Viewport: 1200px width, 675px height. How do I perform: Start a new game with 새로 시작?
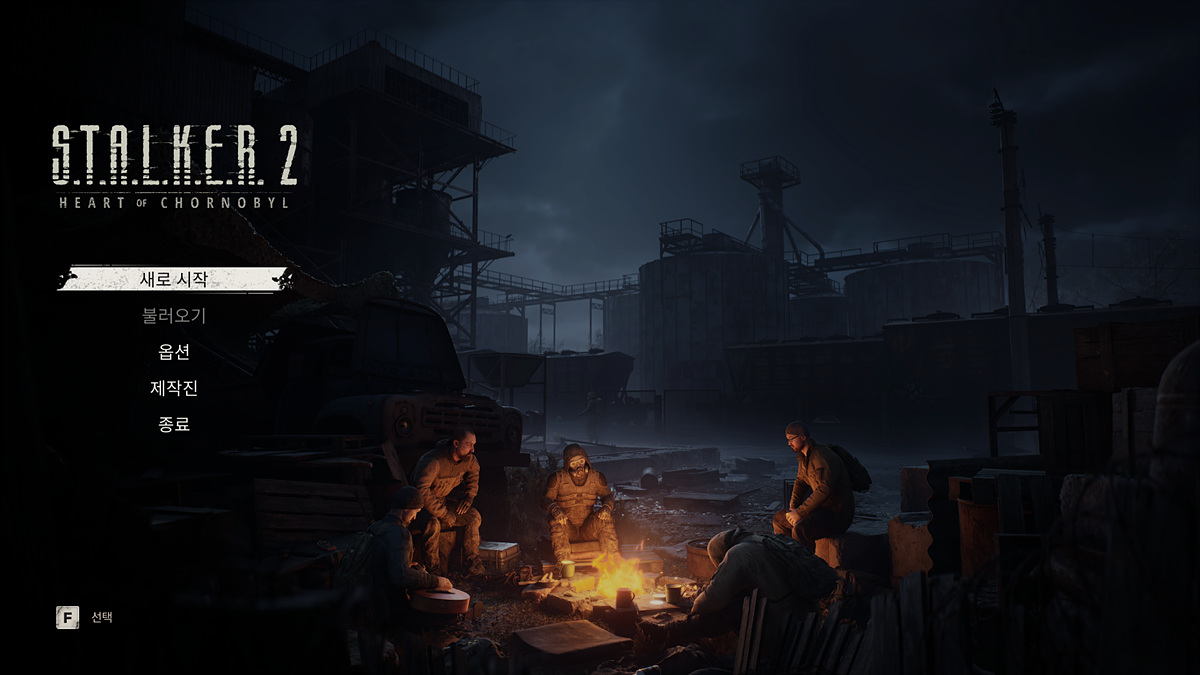(174, 279)
